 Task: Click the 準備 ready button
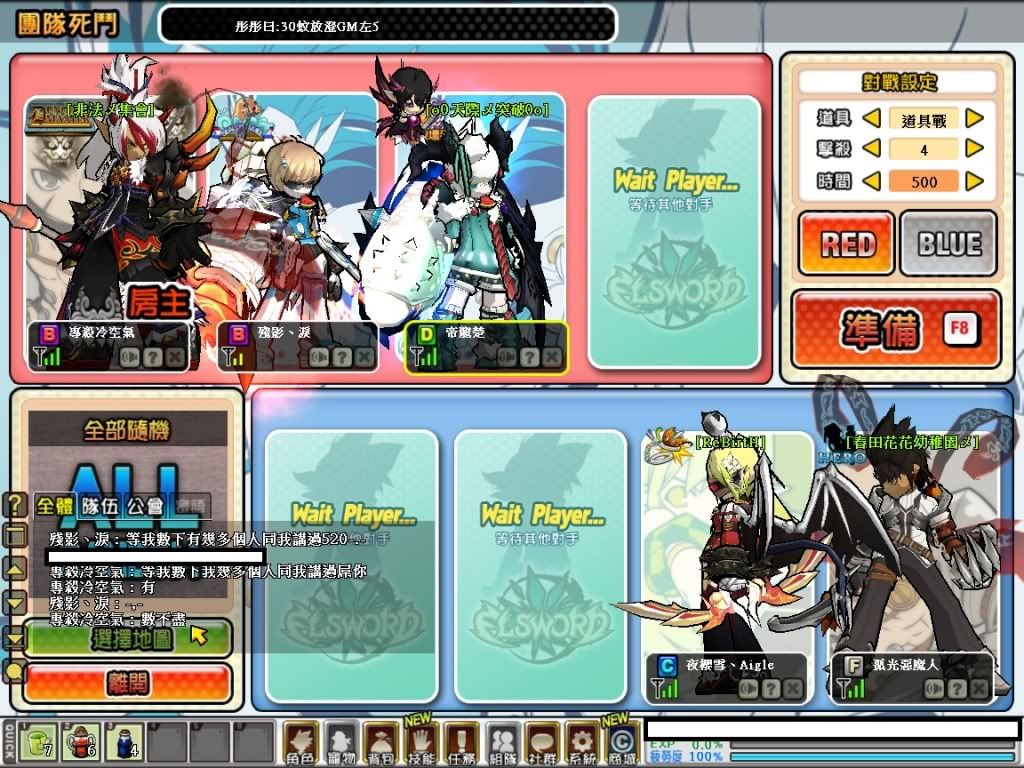click(896, 330)
